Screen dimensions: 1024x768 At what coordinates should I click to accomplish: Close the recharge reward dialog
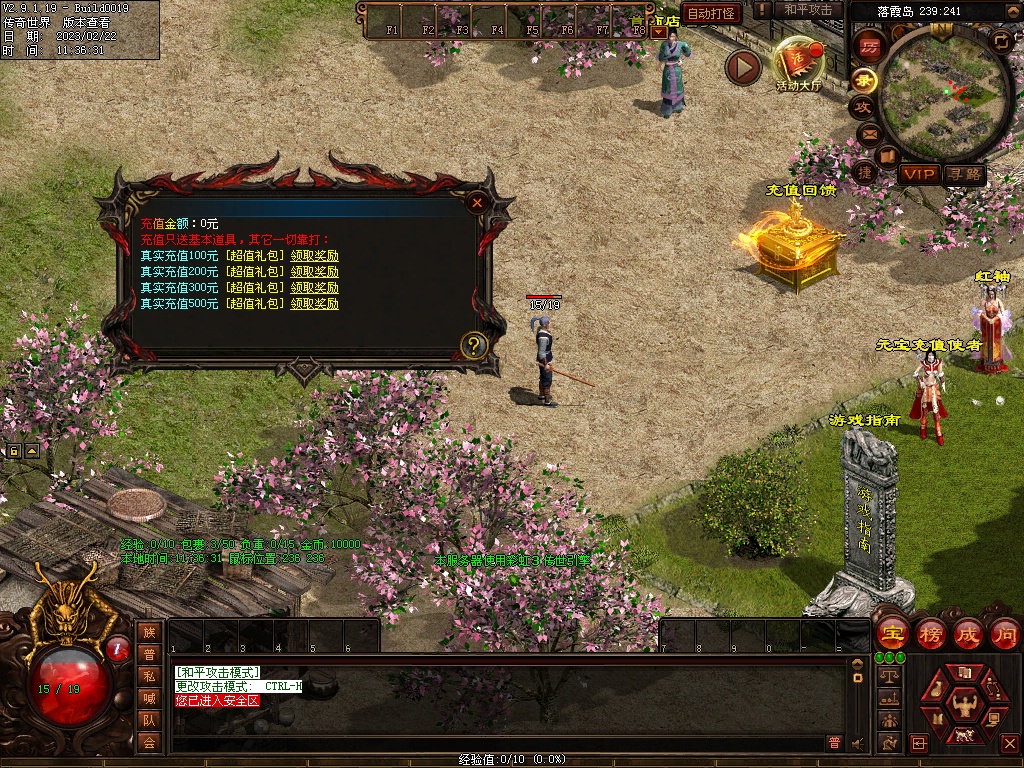pyautogui.click(x=478, y=202)
